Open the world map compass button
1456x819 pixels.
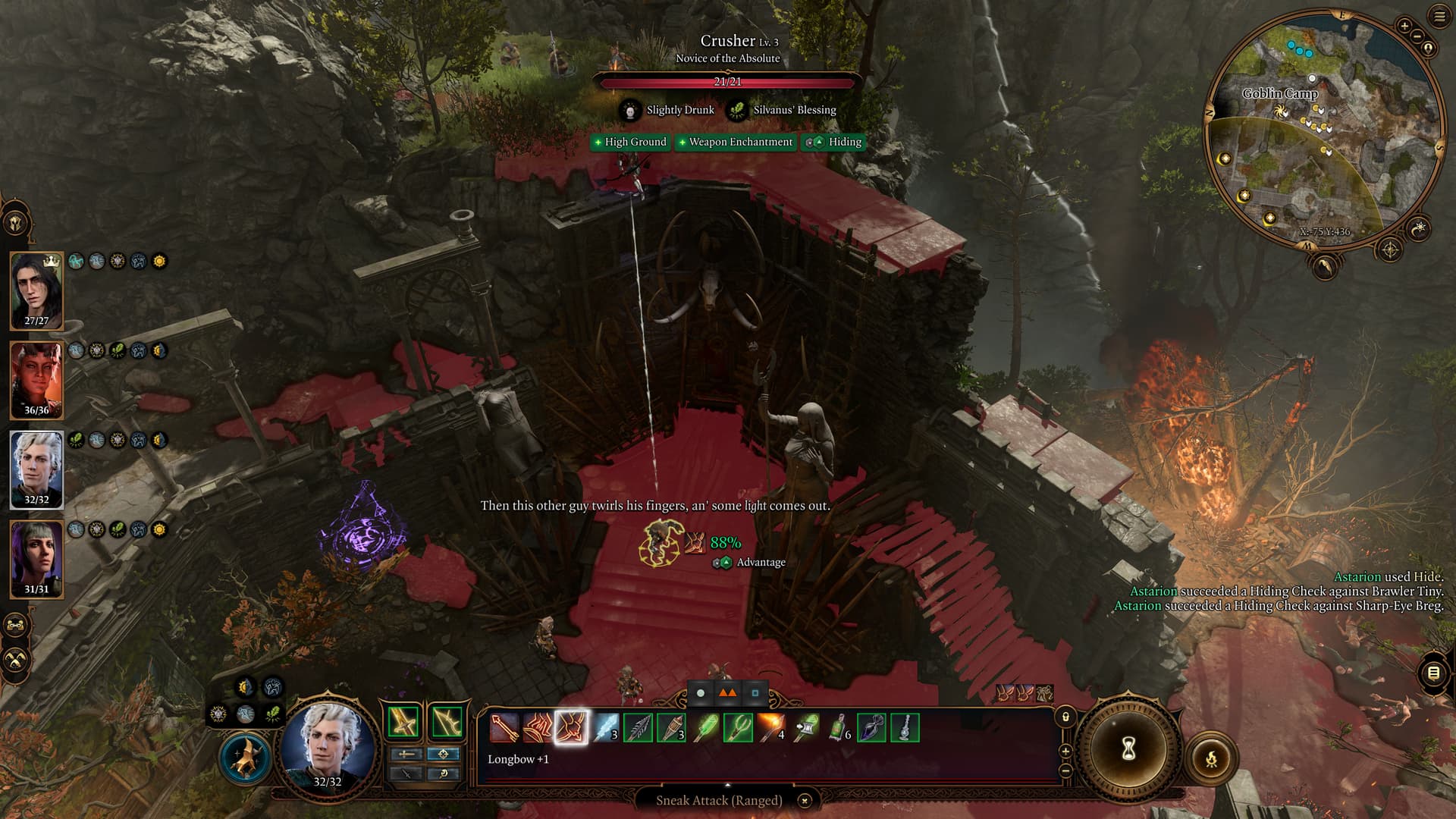point(1389,249)
